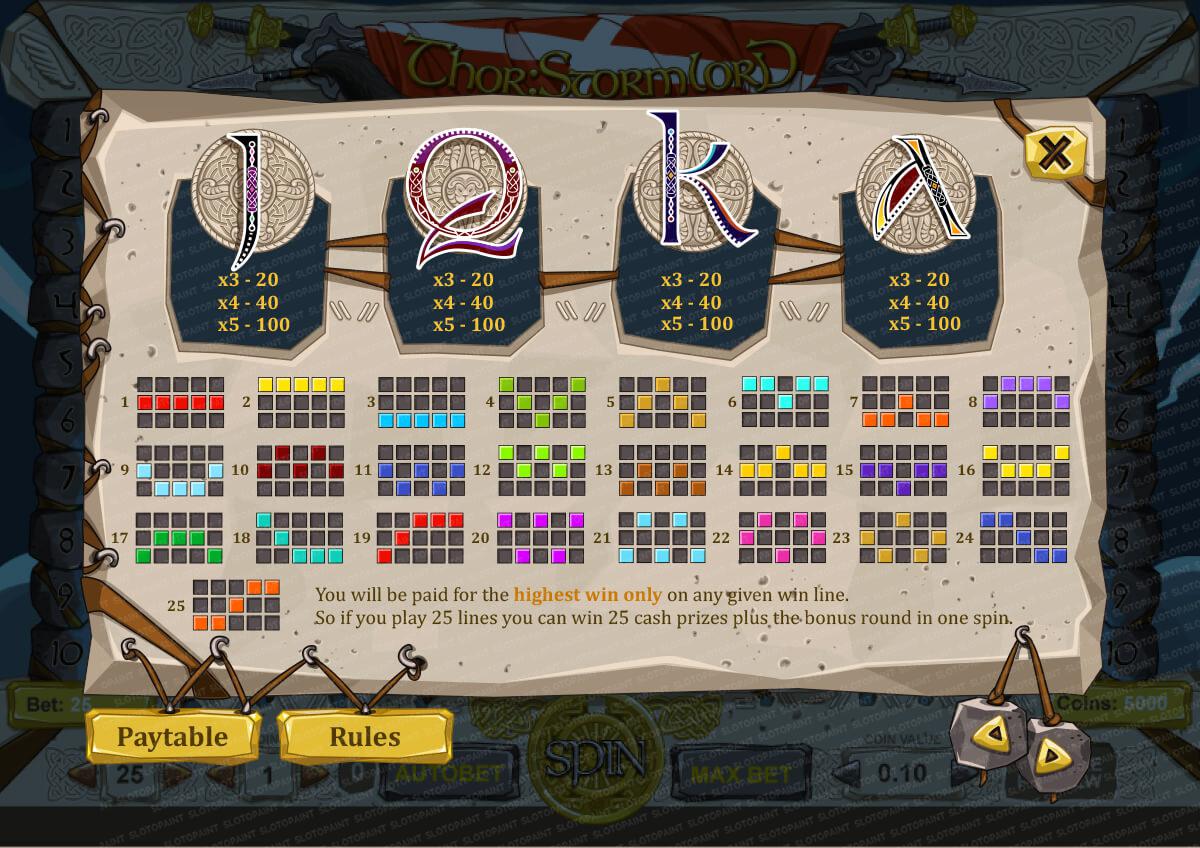
Task: Advance to the next paytable page
Action: [1051, 755]
